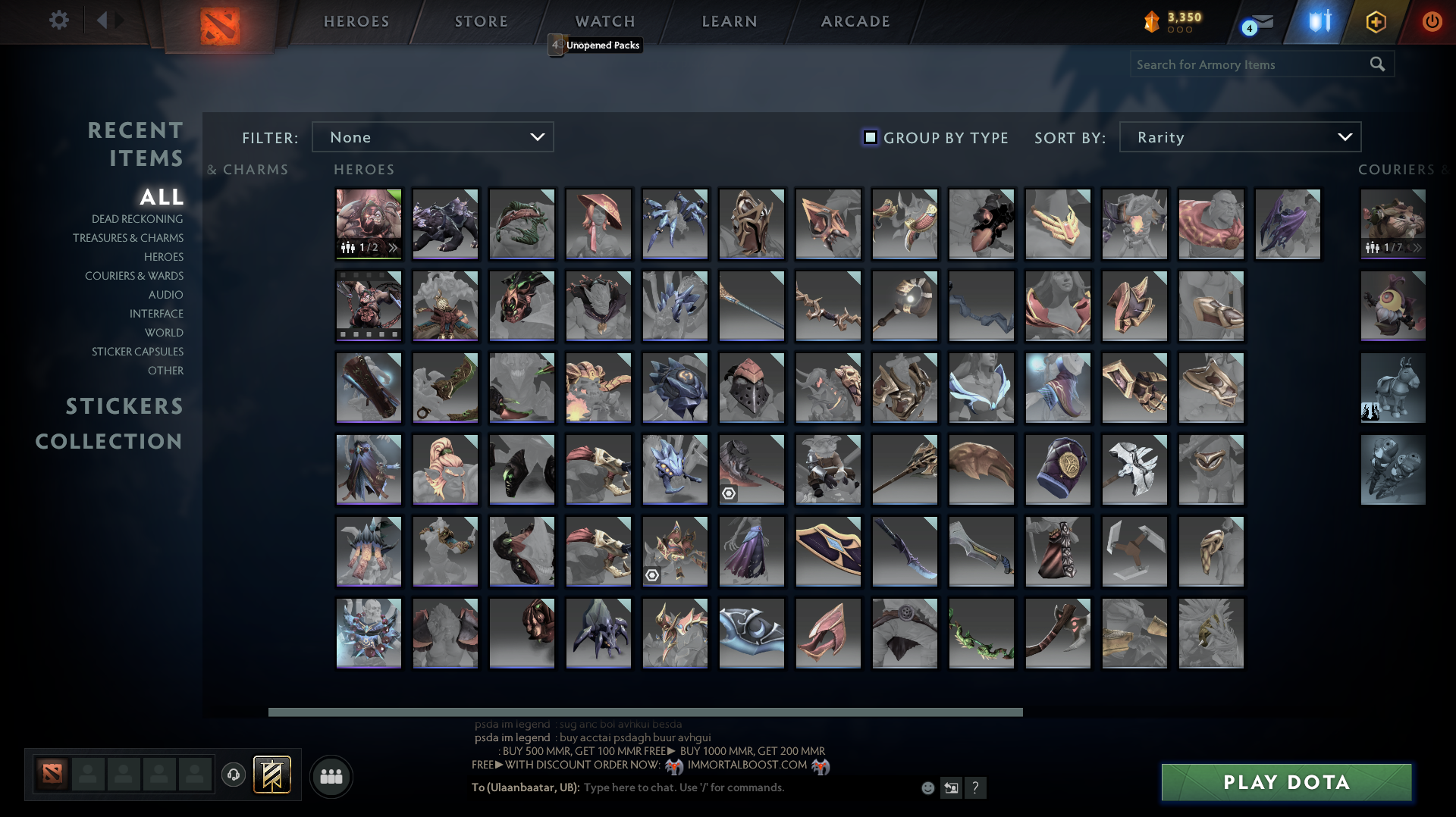This screenshot has height=817, width=1456.
Task: Open the Filter dropdown showing None
Action: coord(432,137)
